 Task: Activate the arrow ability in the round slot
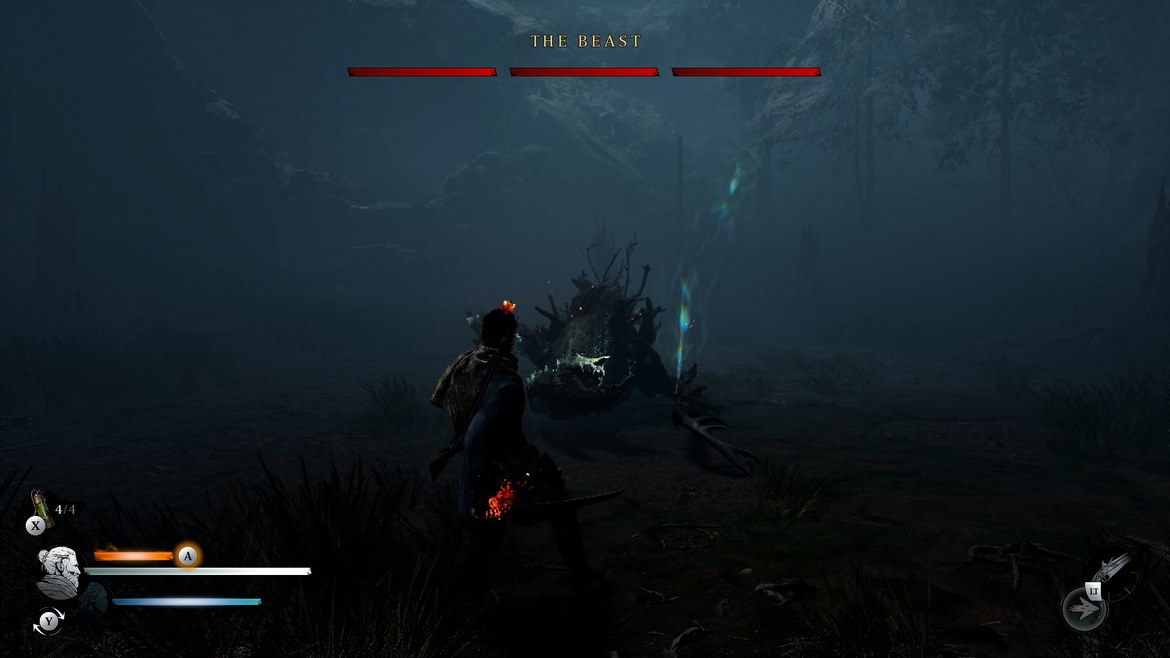(x=1084, y=609)
